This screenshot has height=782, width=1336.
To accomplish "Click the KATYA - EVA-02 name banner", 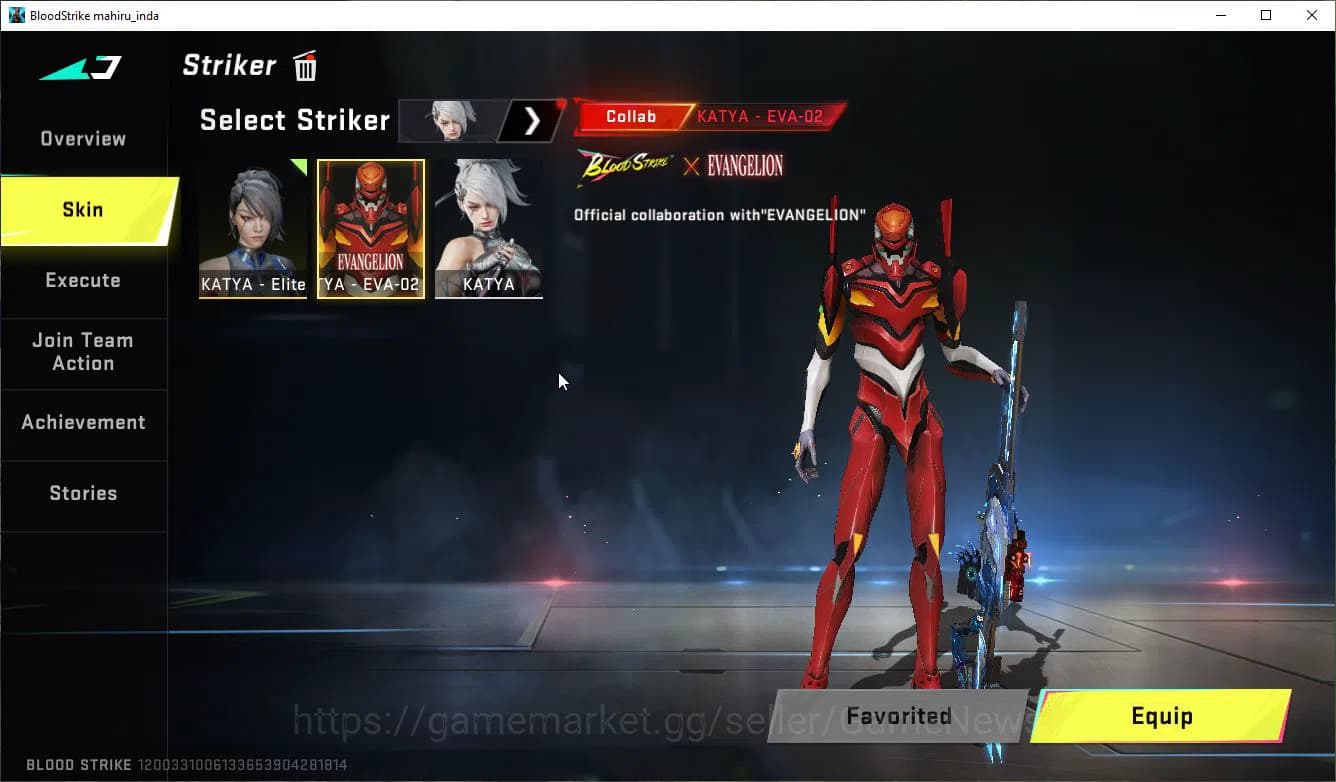I will click(x=762, y=116).
